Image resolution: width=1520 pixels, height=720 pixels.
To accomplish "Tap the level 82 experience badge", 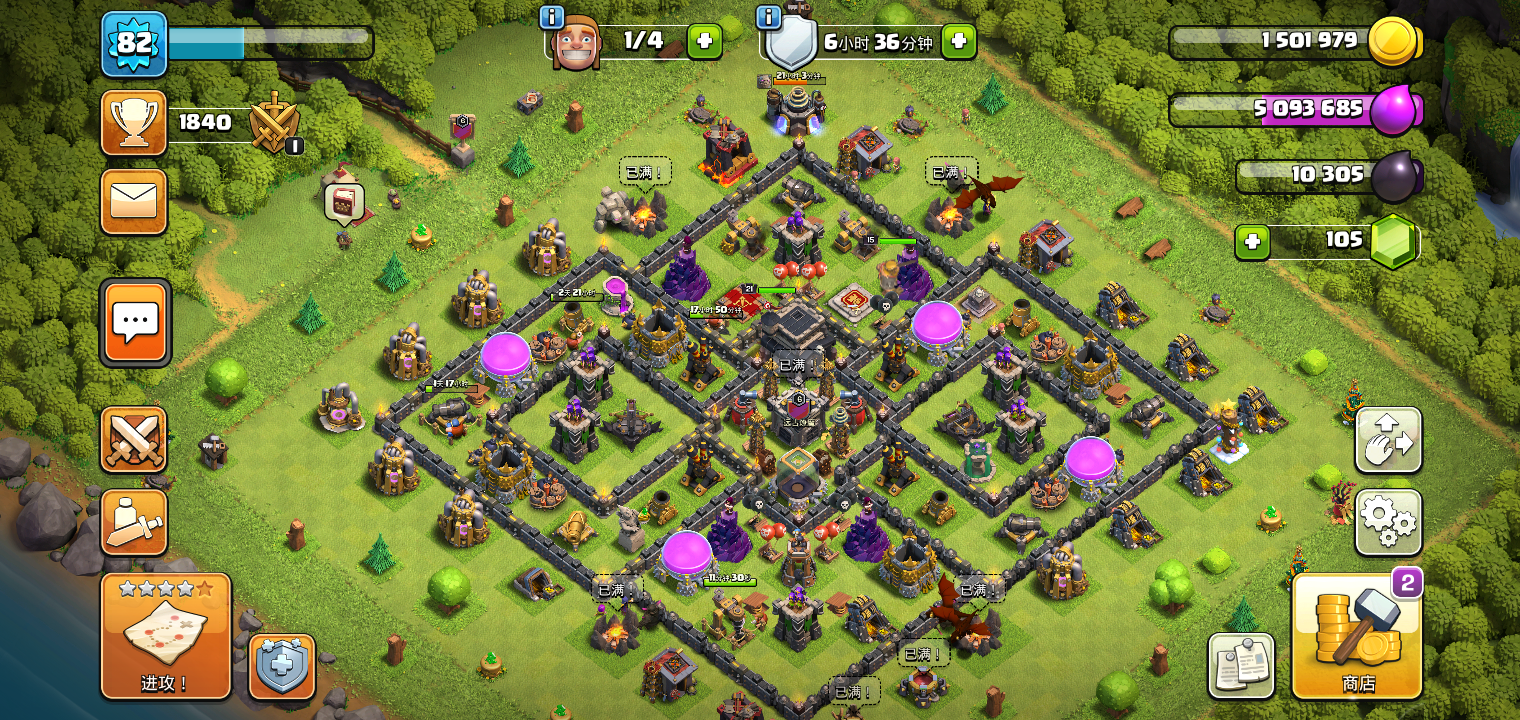I will (134, 43).
